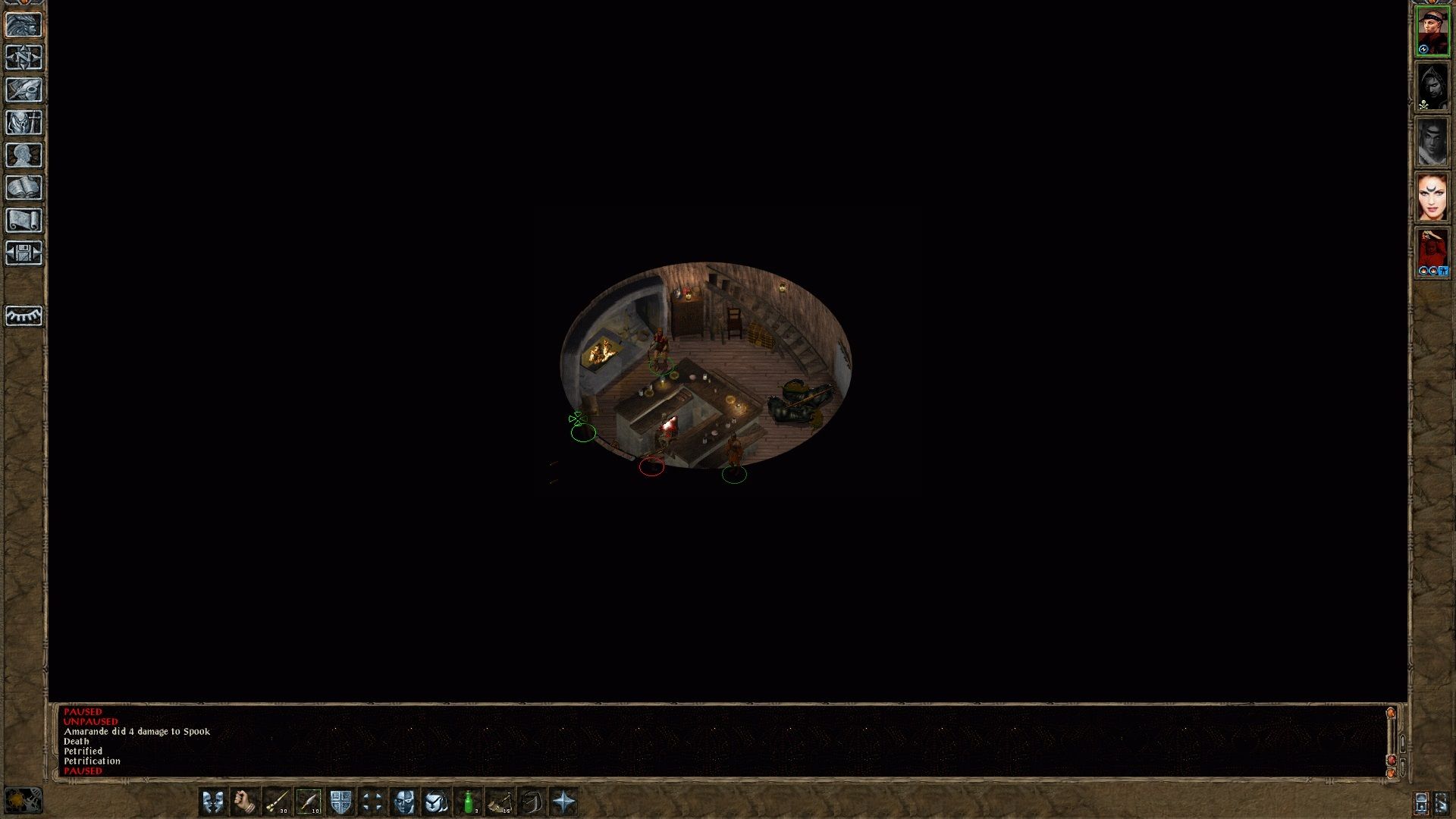Open the priest spells scroll
1456x819 pixels.
pos(23,219)
